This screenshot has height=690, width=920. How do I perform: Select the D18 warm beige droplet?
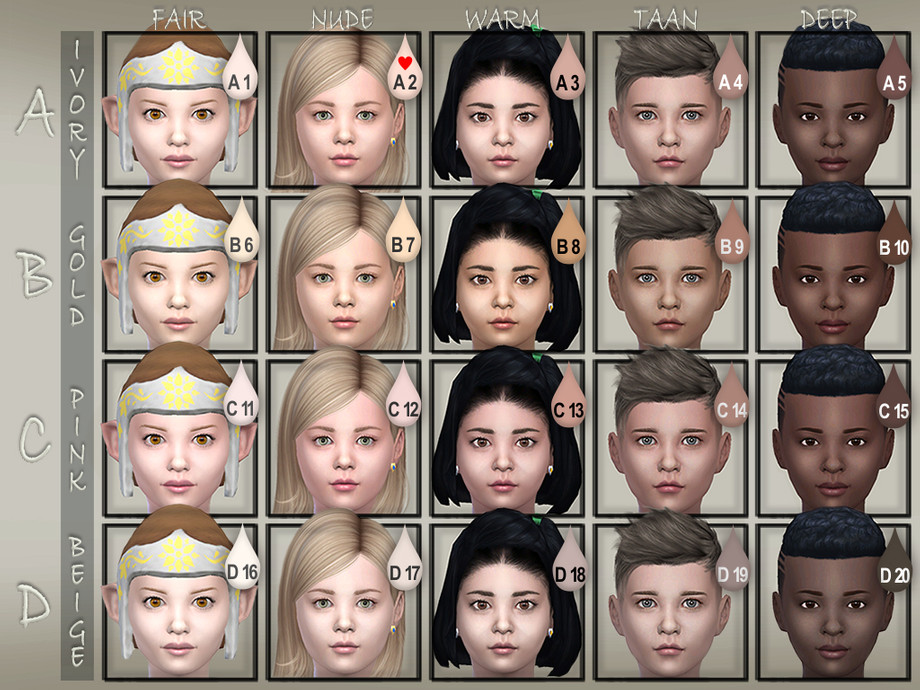[x=568, y=562]
